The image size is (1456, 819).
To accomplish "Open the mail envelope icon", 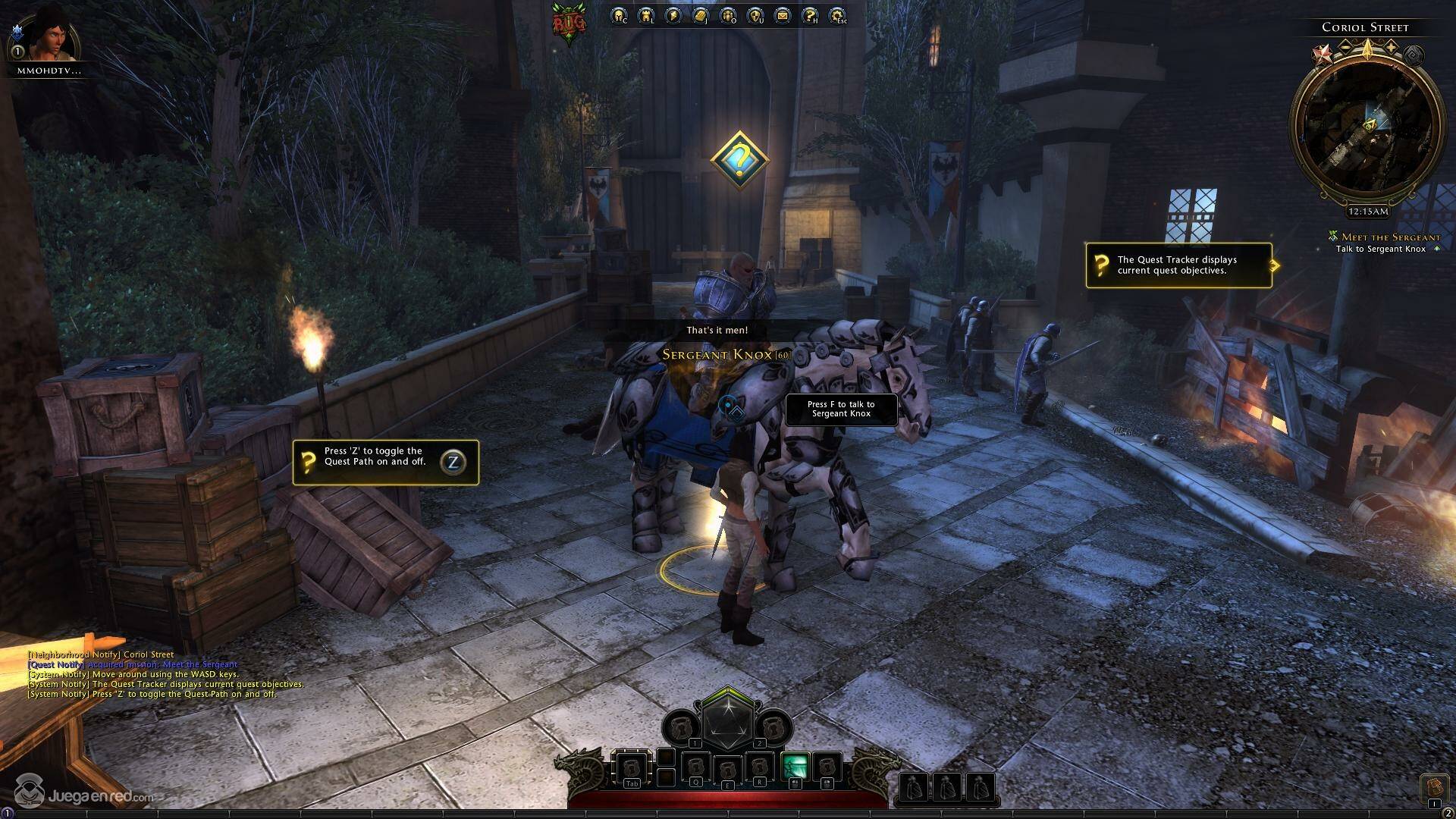I will (x=783, y=15).
